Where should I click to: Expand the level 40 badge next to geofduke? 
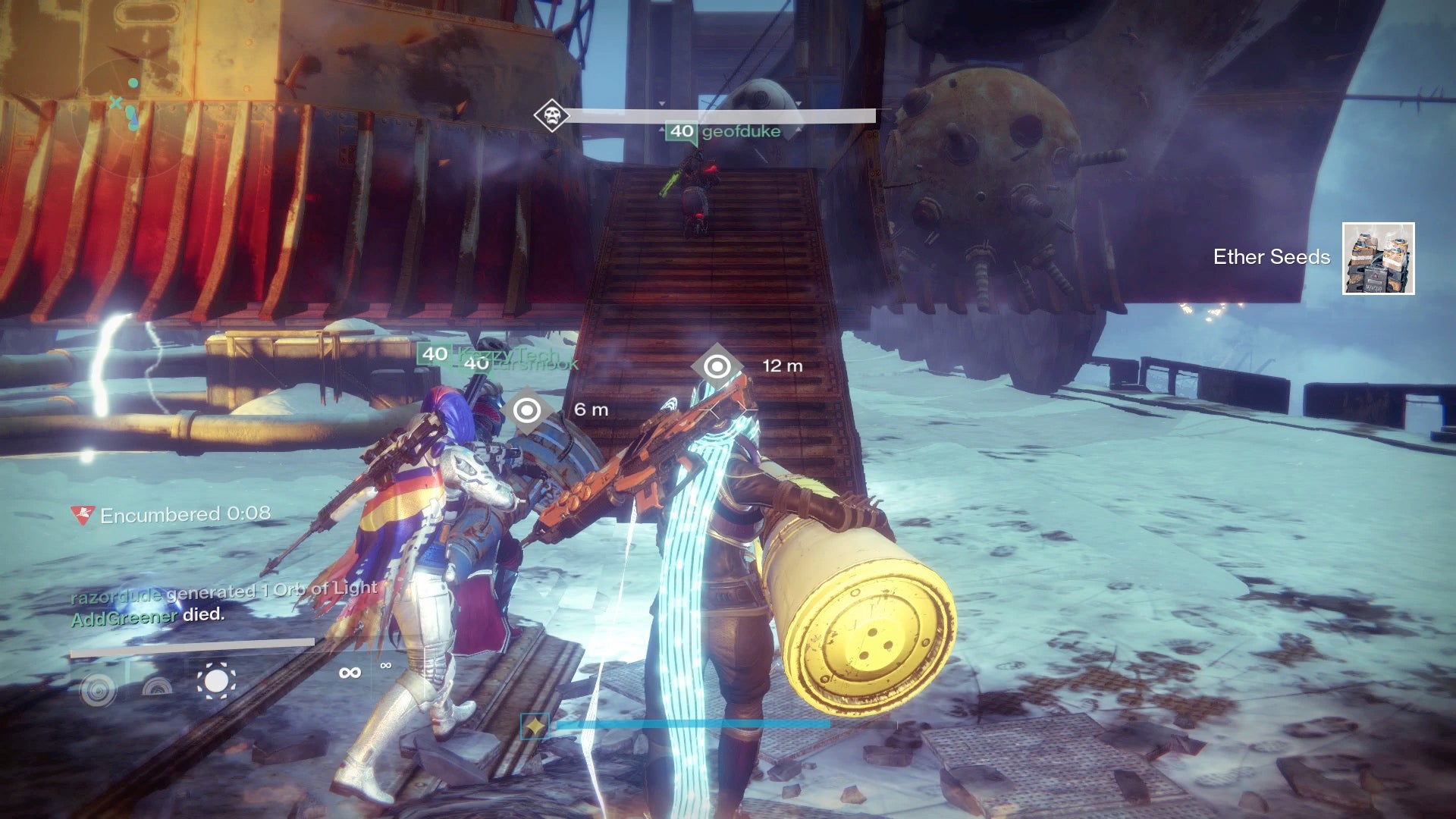pos(680,130)
